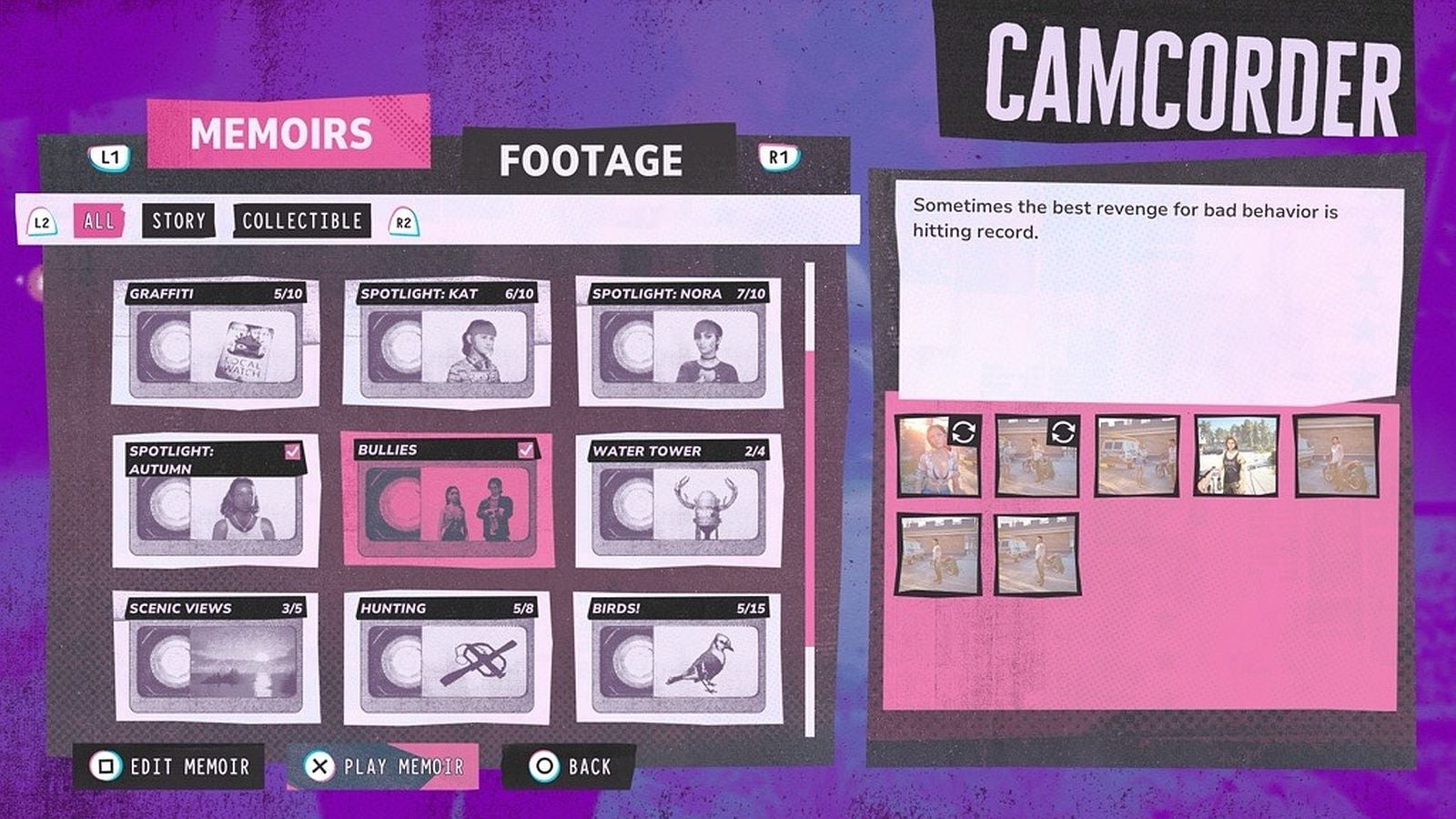Switch to the COLLECTIBLE filter tab
The image size is (1456, 819).
point(303,221)
